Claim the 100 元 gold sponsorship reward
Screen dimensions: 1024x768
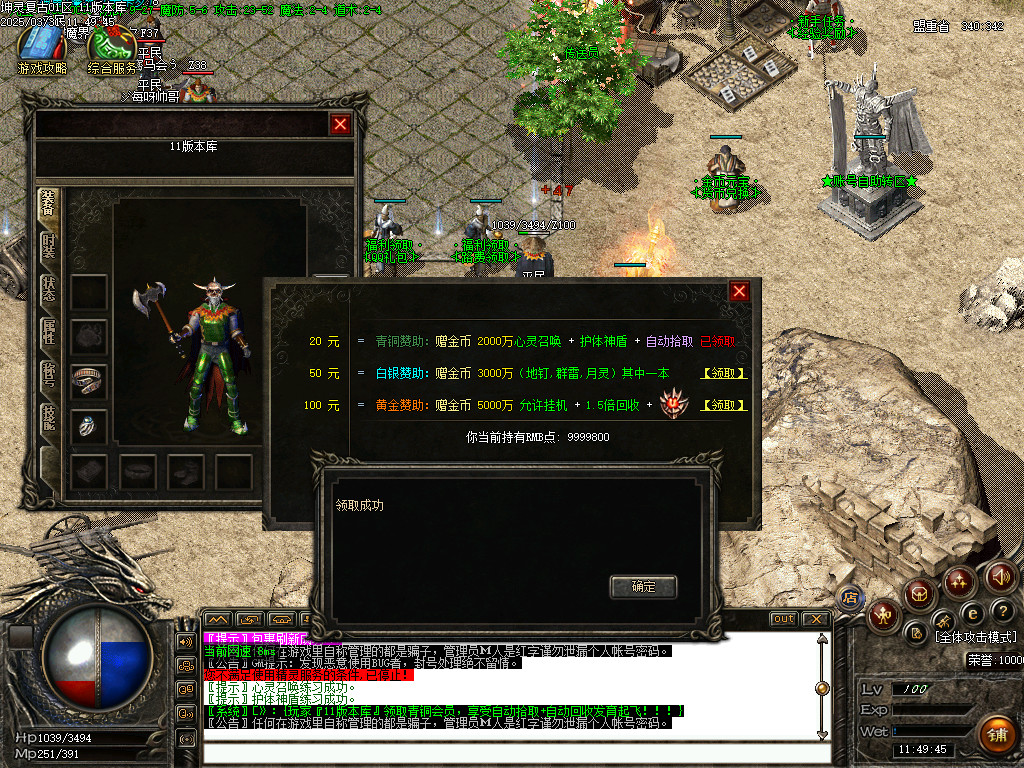point(725,405)
